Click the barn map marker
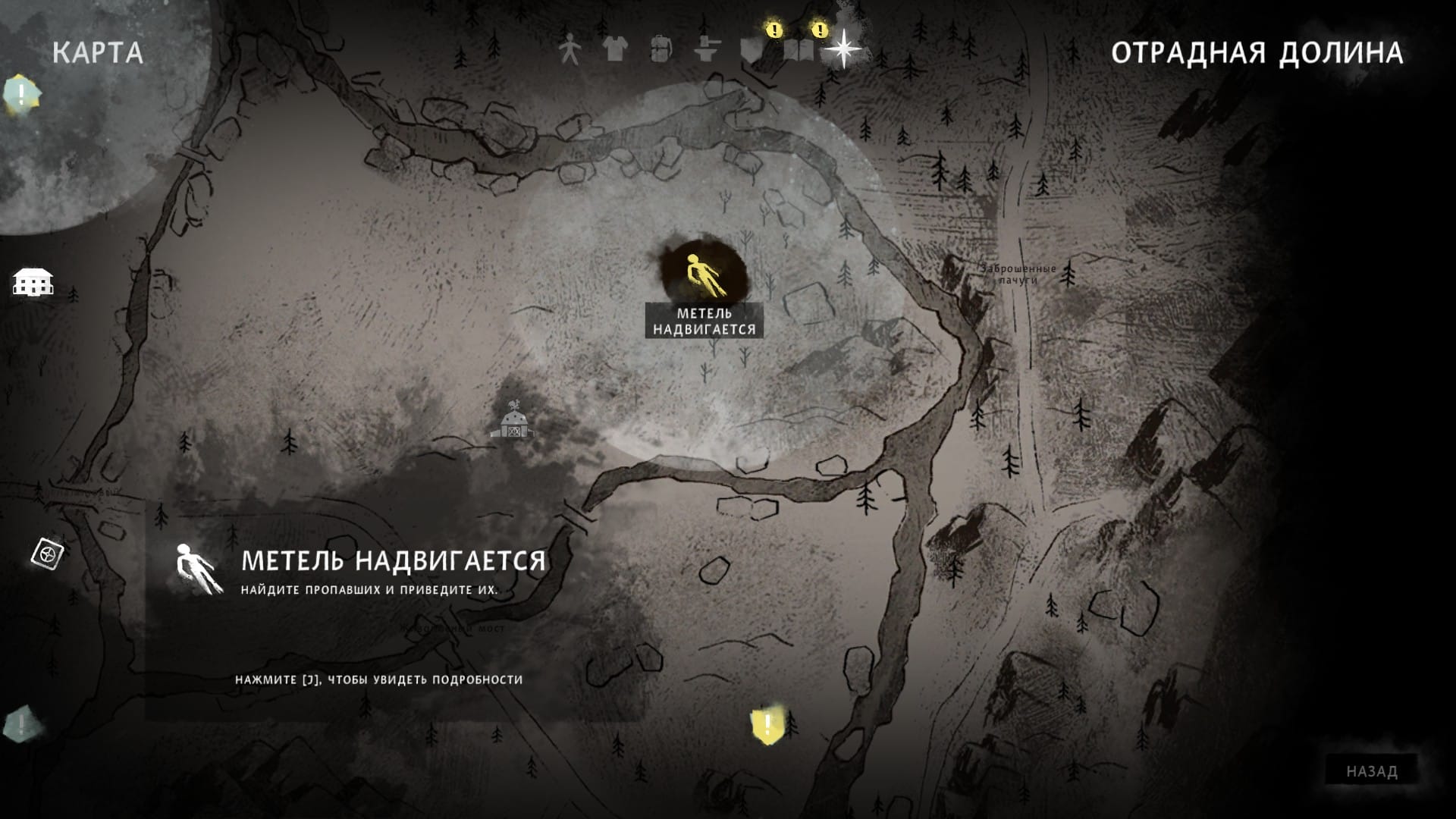Image resolution: width=1456 pixels, height=819 pixels. pyautogui.click(x=513, y=422)
